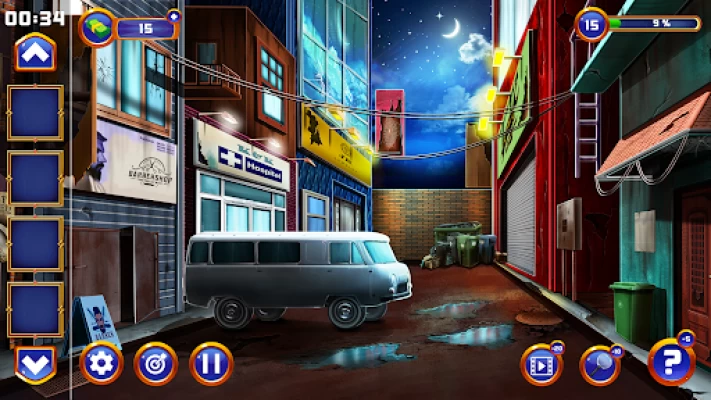This screenshot has height=400, width=711.
Task: Use the question mark hint button
Action: point(669,362)
